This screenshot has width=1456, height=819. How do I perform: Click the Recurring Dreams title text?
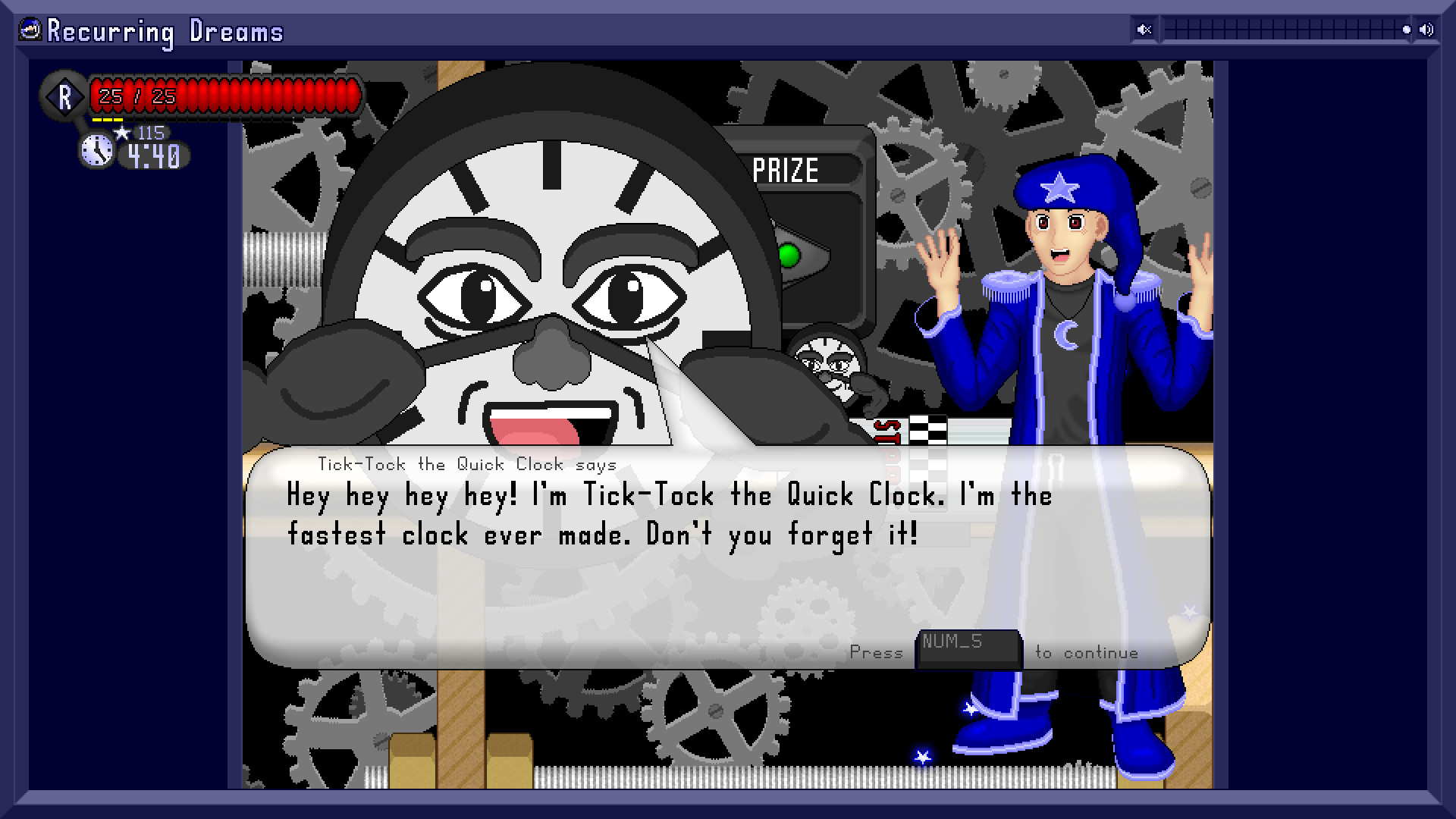tap(164, 31)
